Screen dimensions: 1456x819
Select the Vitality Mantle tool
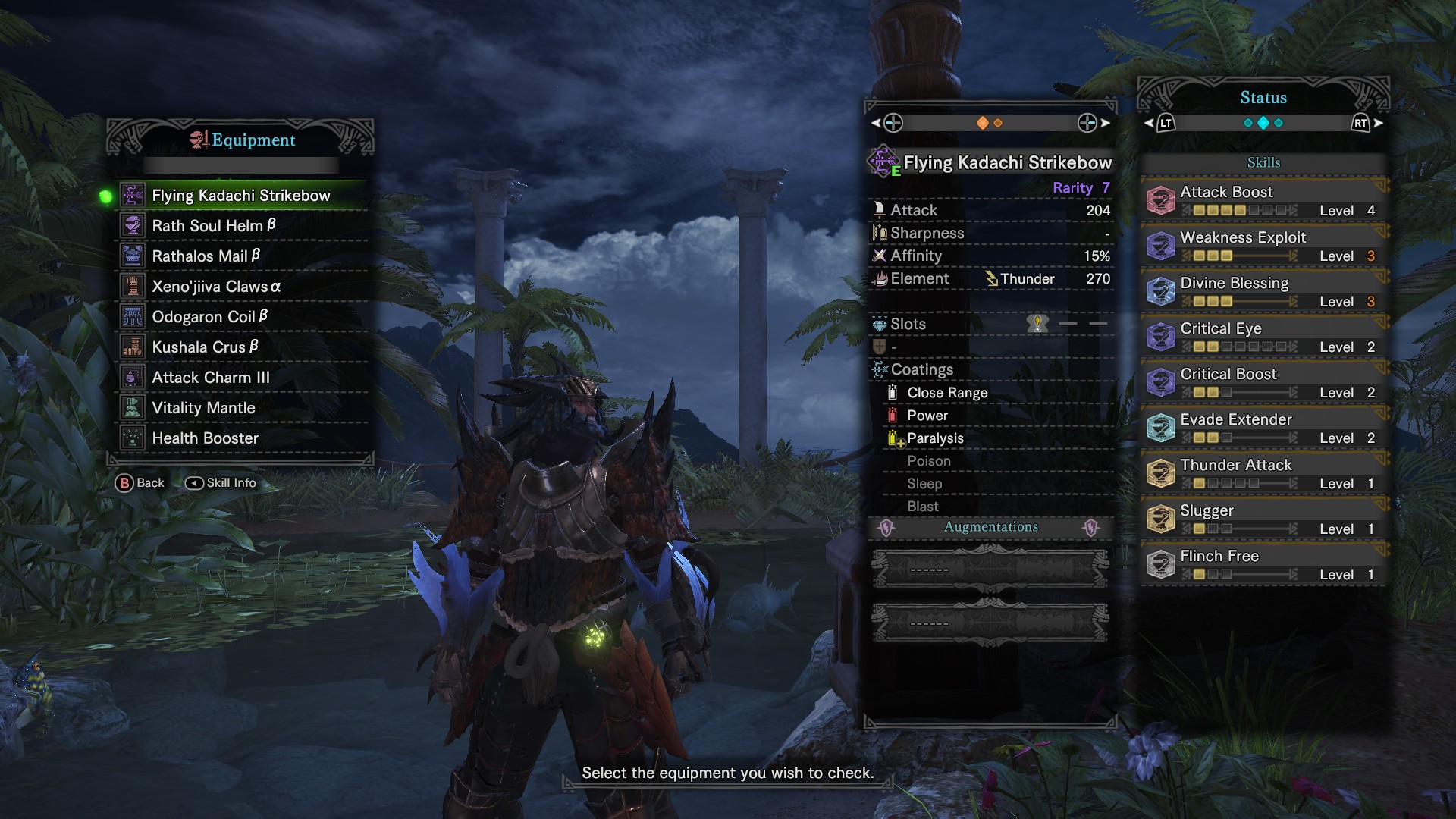203,408
